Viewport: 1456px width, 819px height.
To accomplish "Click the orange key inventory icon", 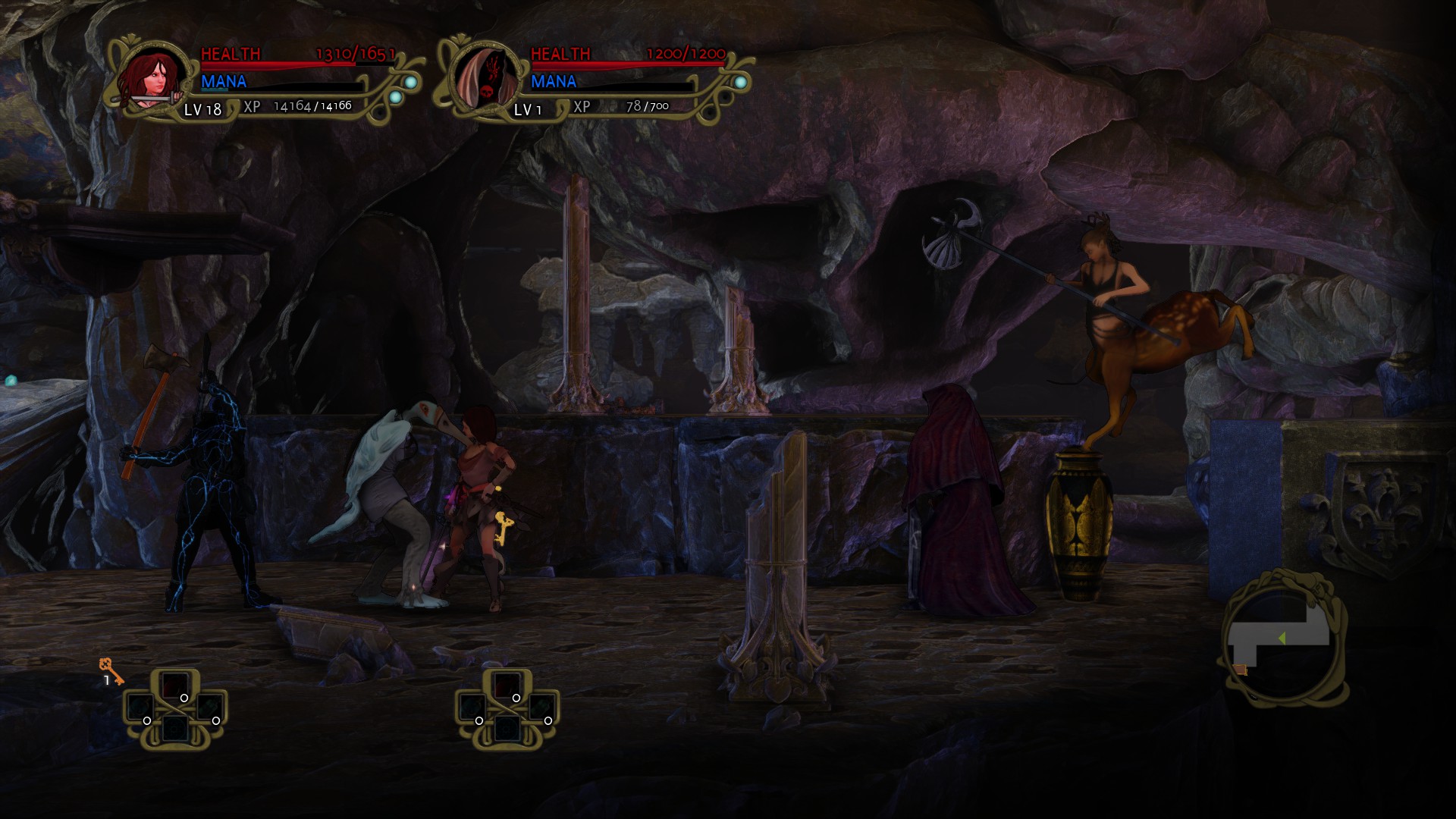I will click(111, 671).
